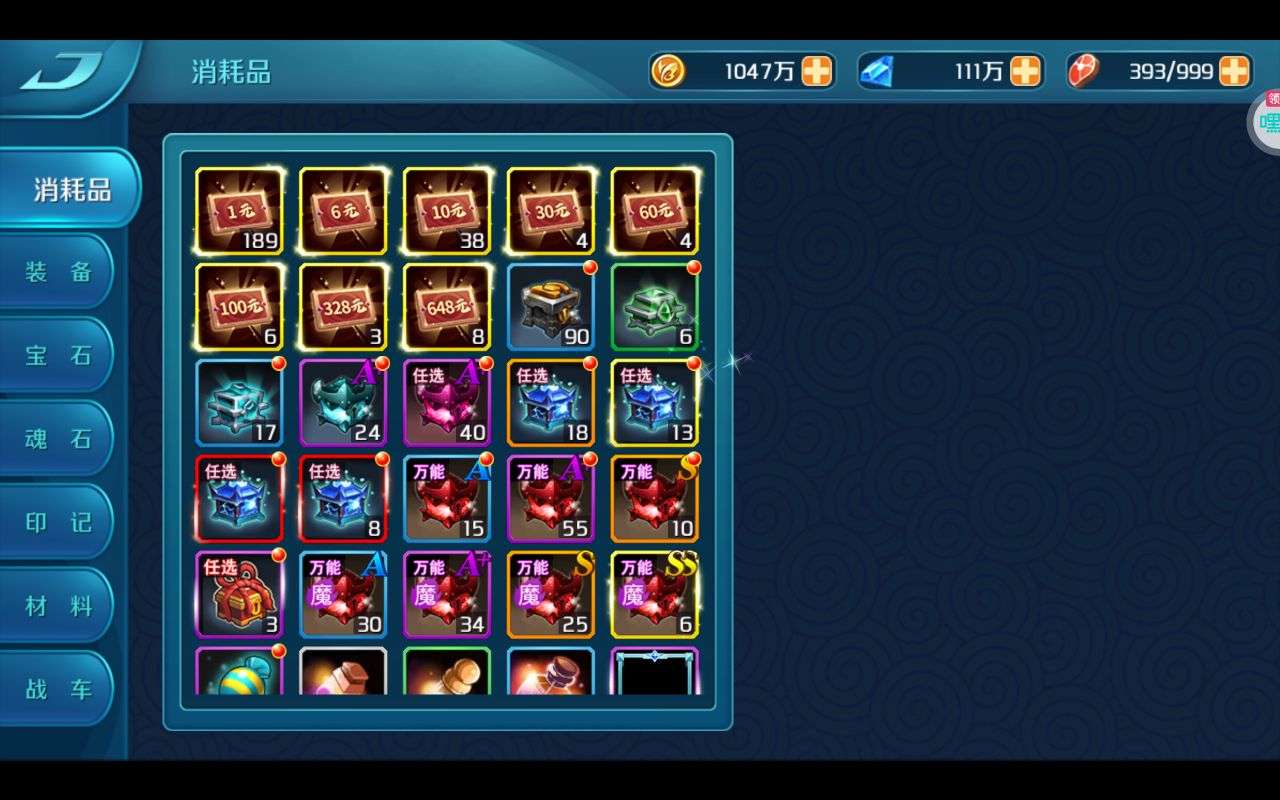Refill meat stamina using plus button
The image size is (1280, 800).
coord(1234,71)
